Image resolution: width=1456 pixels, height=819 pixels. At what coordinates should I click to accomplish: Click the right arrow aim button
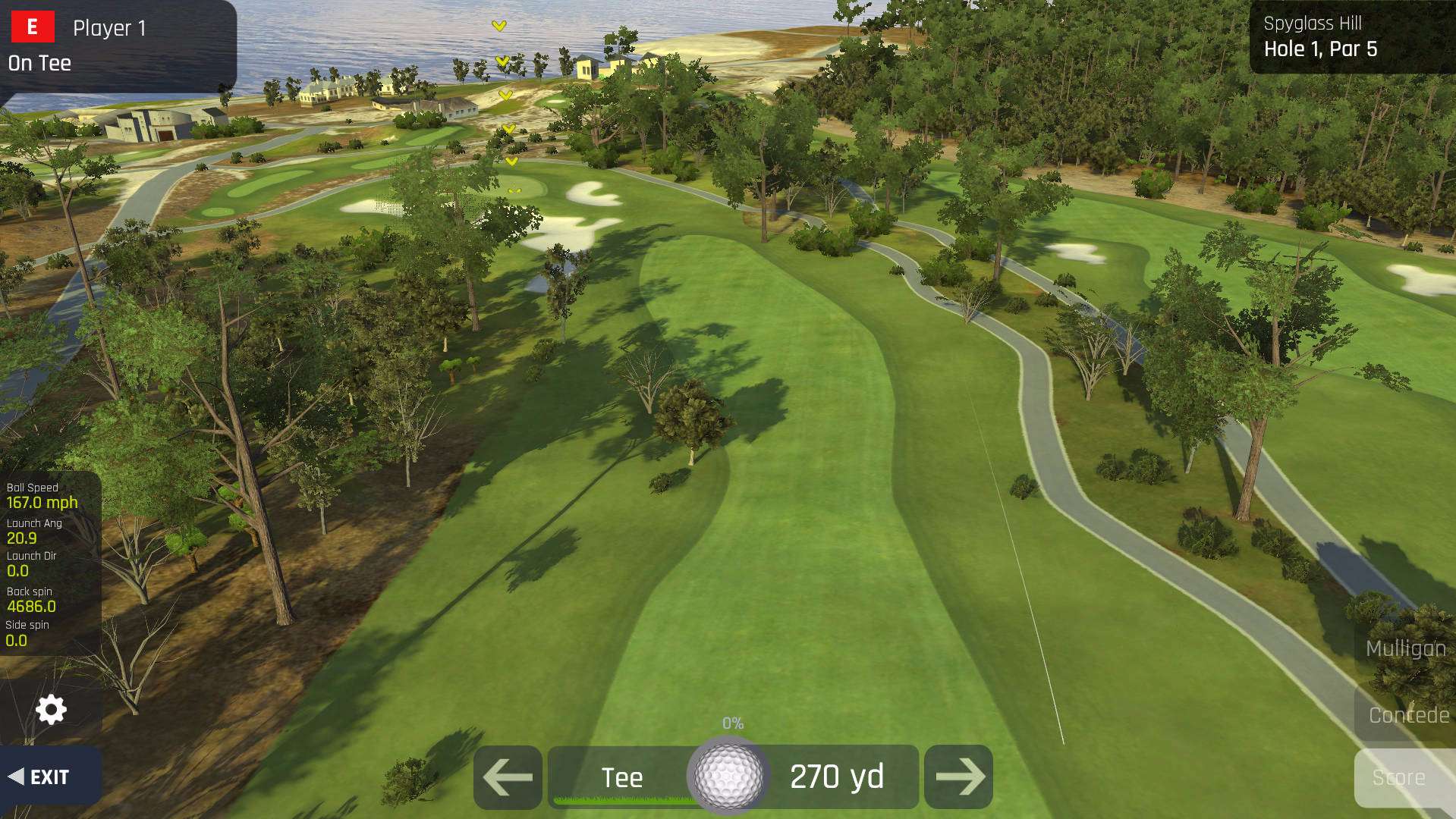click(959, 777)
